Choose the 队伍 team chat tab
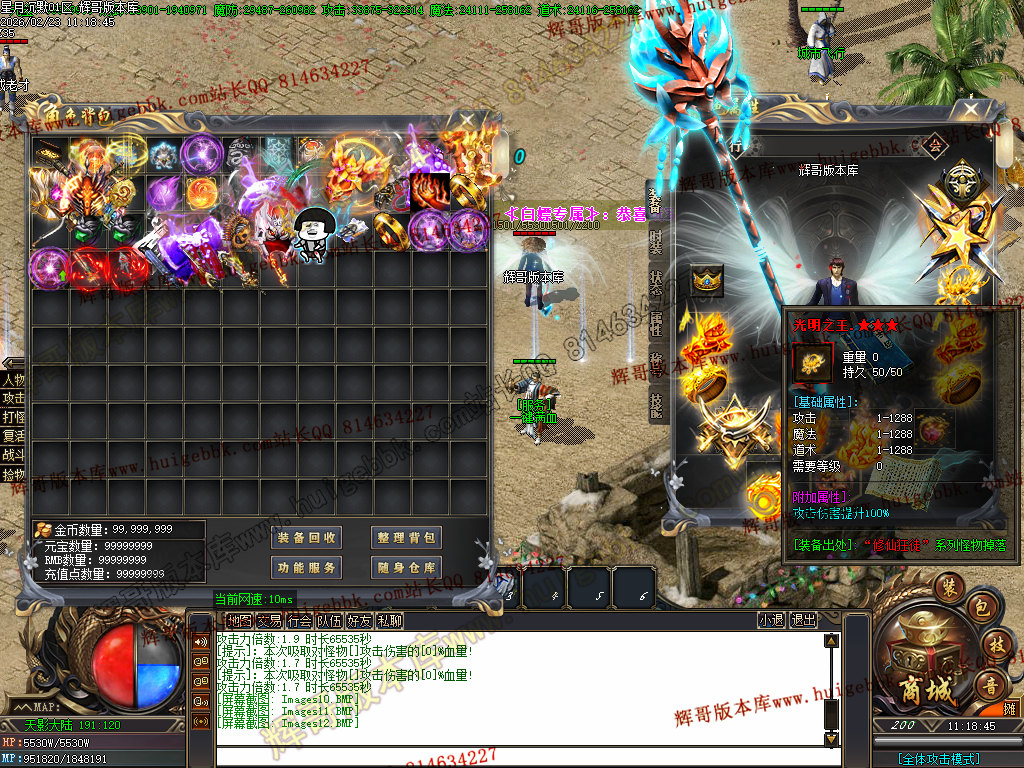 coord(329,621)
